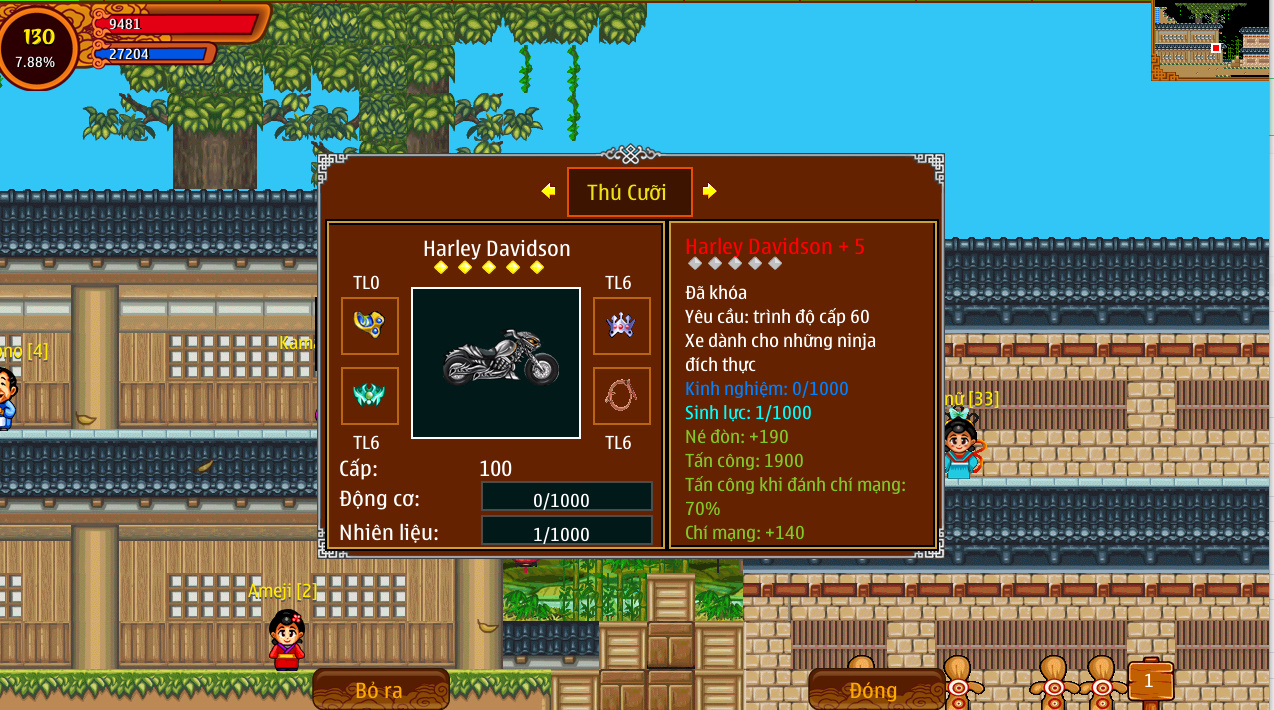Select the Thú Cưỡi tab header
The height and width of the screenshot is (710, 1274).
pos(629,192)
